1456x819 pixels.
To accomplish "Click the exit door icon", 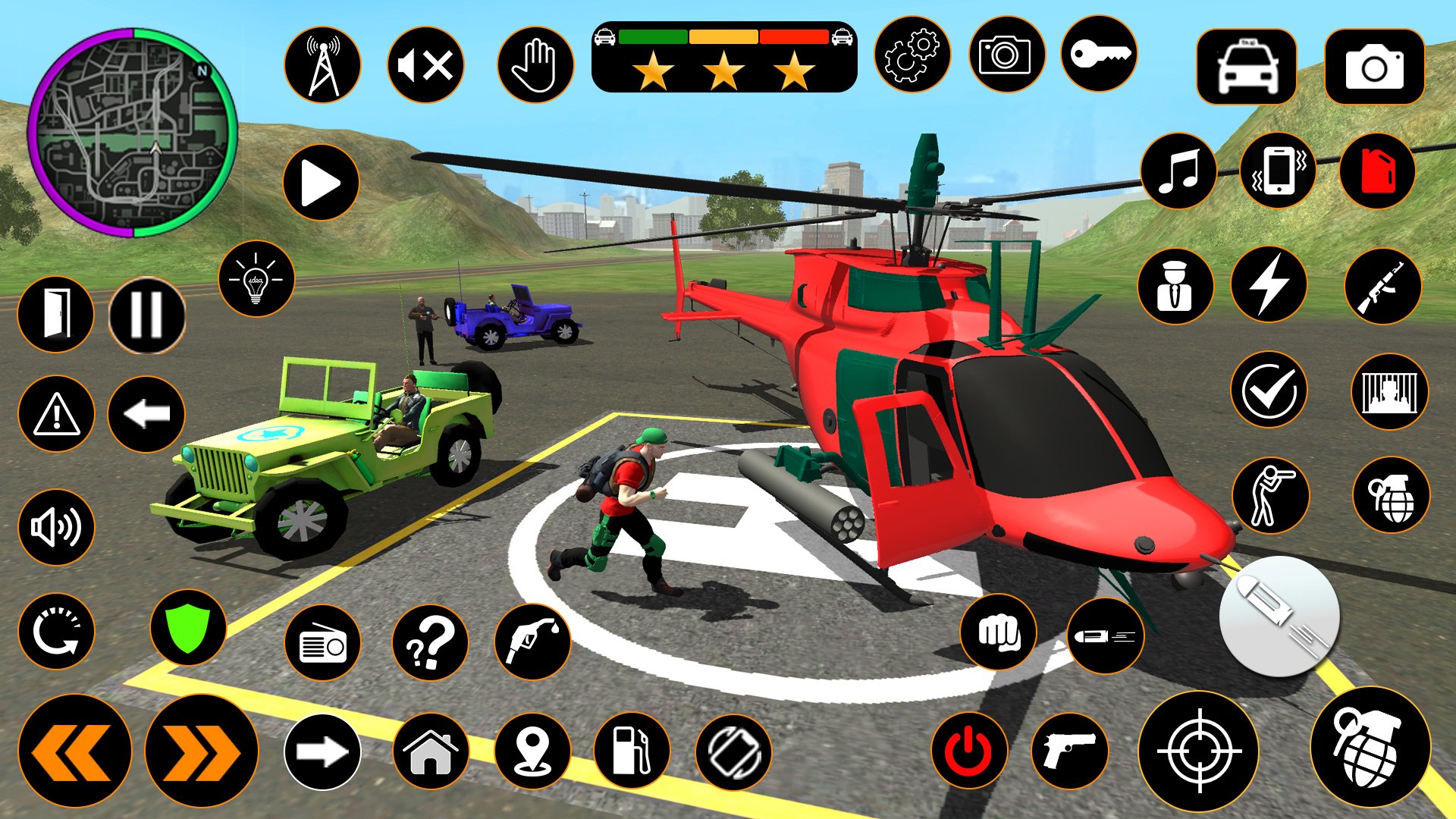I will coord(56,315).
